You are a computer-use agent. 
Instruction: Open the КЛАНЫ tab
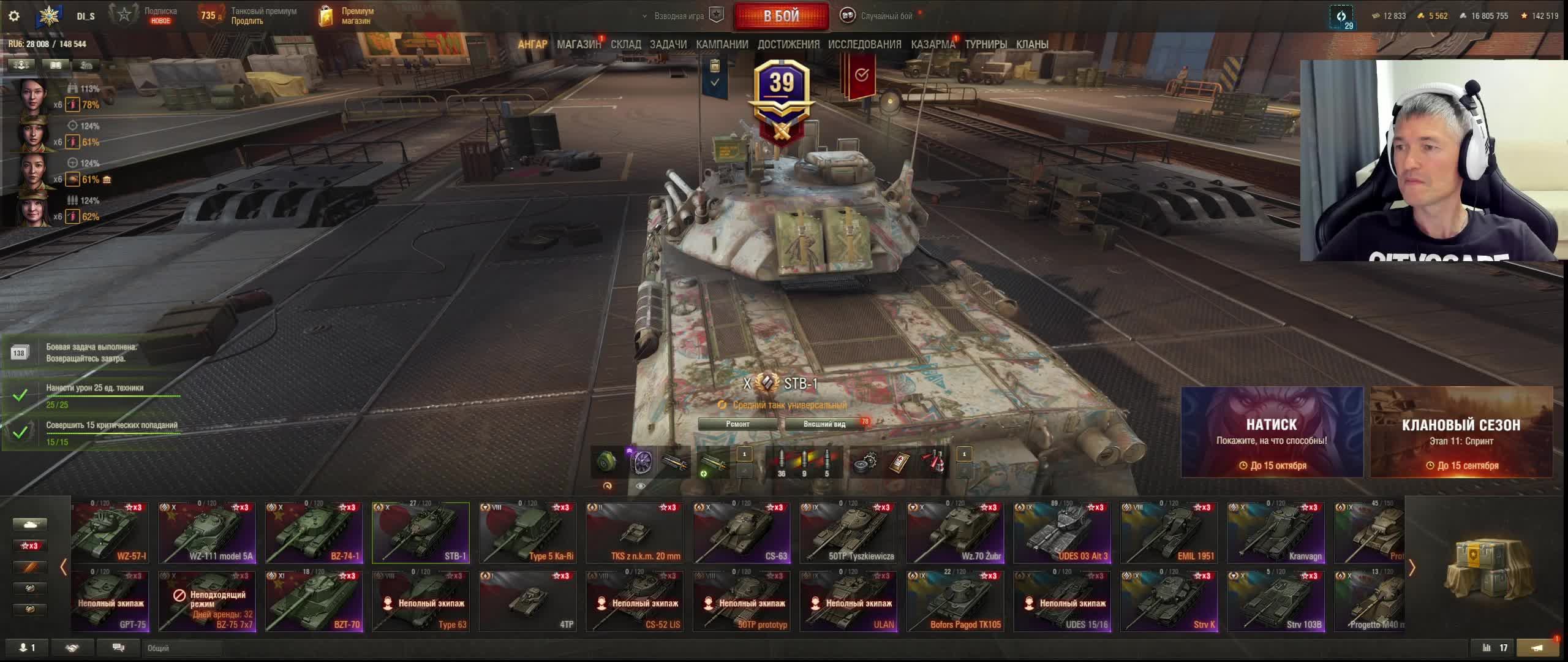pyautogui.click(x=1032, y=44)
